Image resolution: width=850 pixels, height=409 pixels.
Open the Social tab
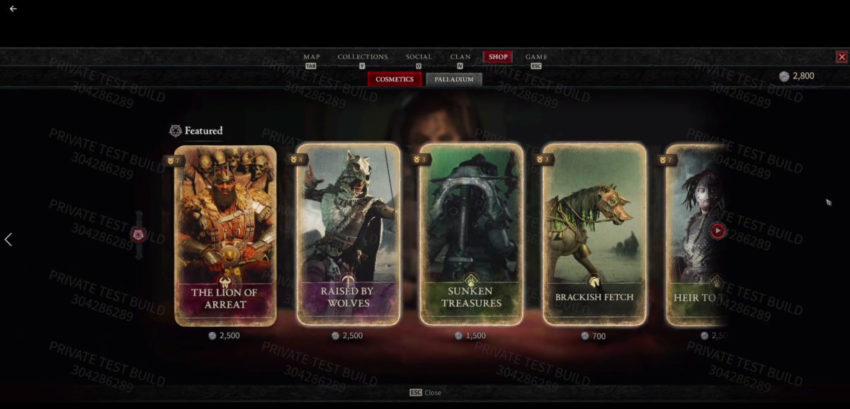click(x=419, y=57)
